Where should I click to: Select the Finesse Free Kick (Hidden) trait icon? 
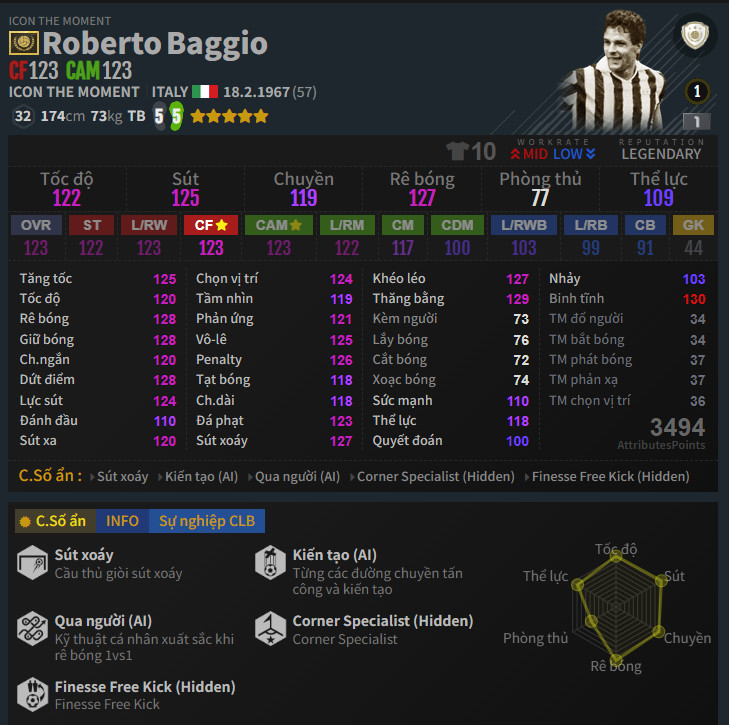pyautogui.click(x=32, y=695)
